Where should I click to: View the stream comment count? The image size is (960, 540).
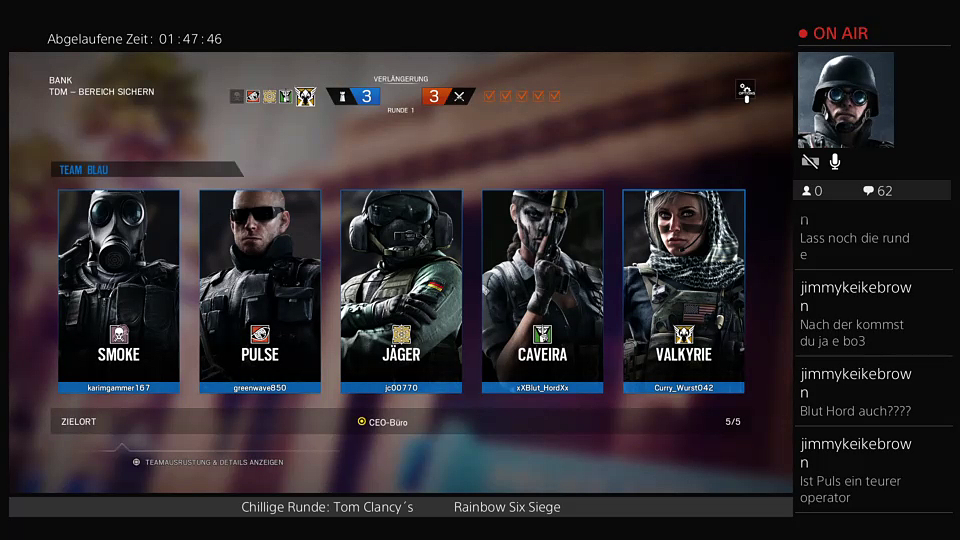coord(878,191)
